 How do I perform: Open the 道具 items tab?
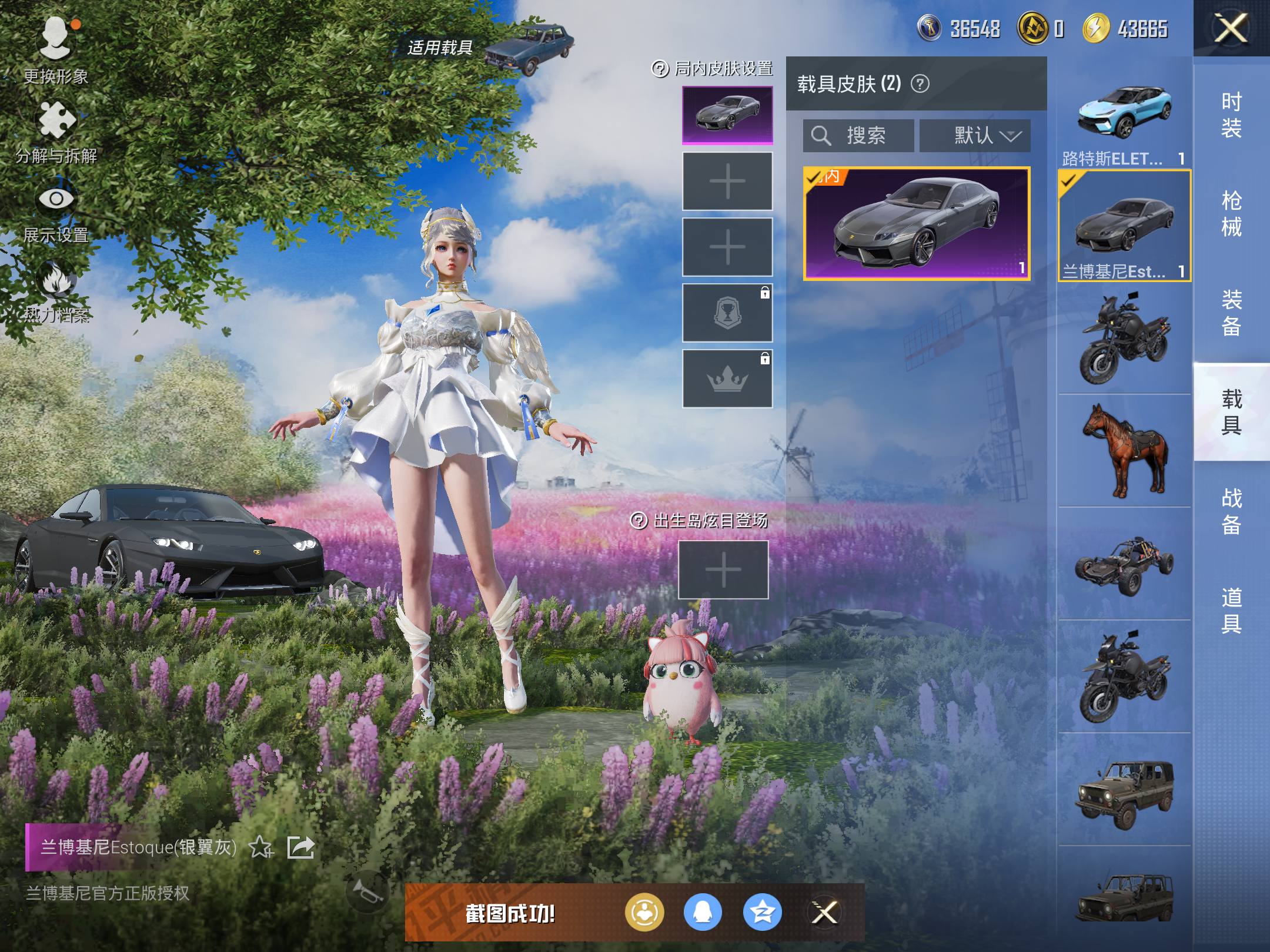click(x=1231, y=610)
